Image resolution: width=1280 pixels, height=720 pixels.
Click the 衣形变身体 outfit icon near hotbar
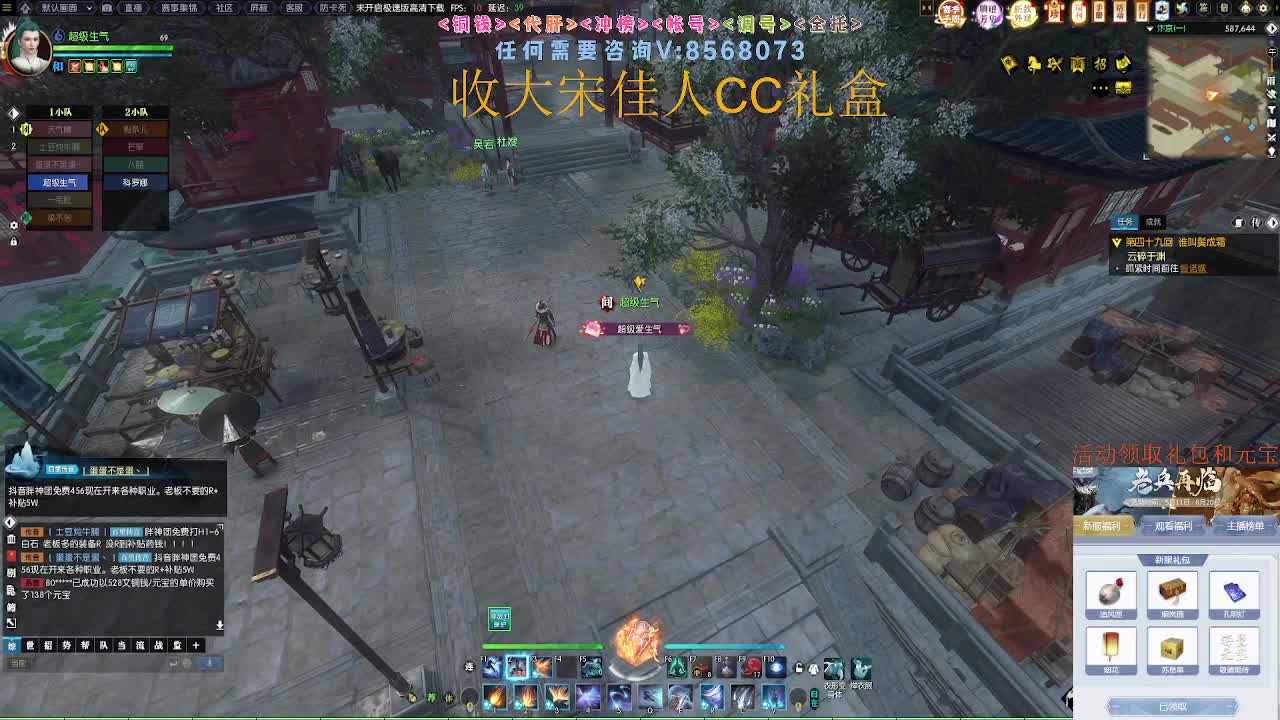click(832, 668)
